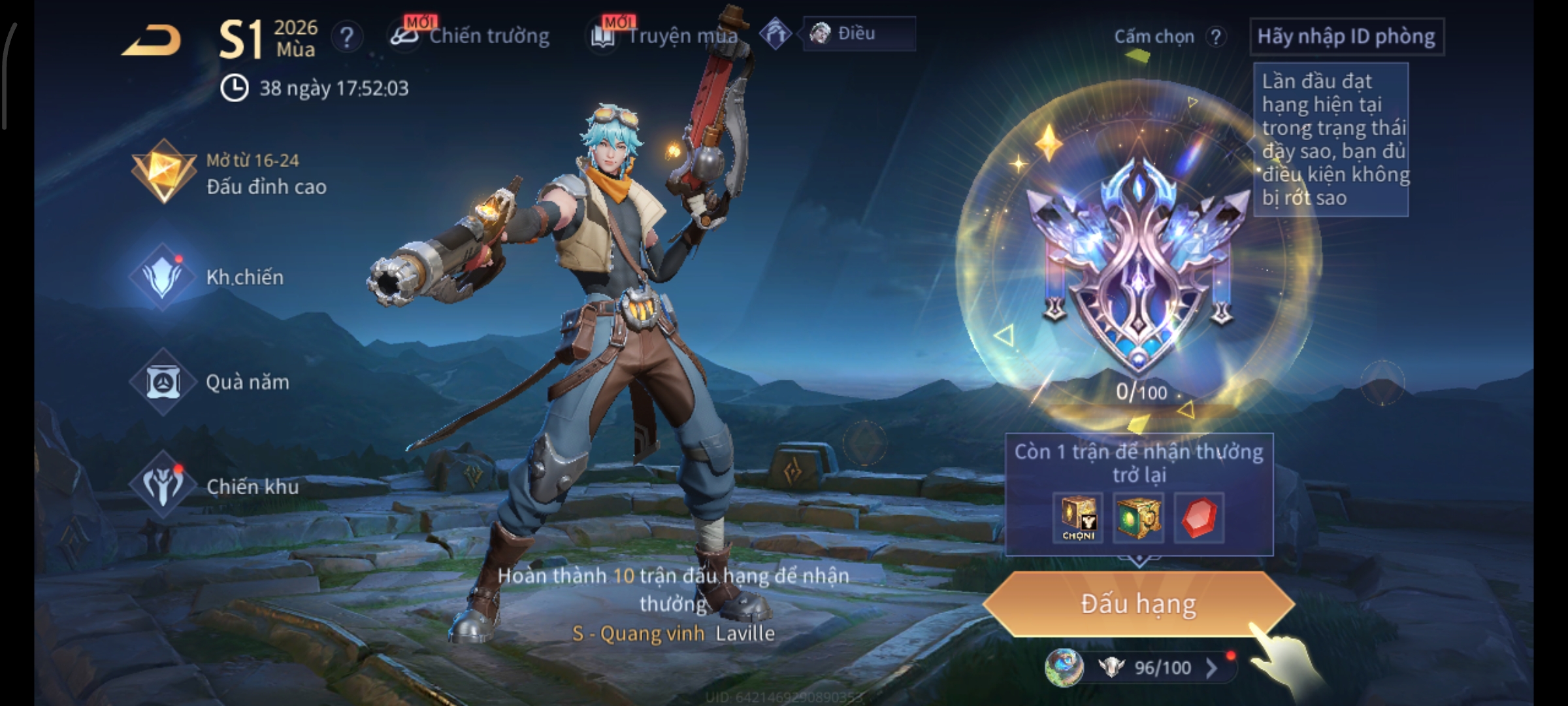The image size is (1568, 706).
Task: Enter a room ID in the field
Action: [1346, 37]
